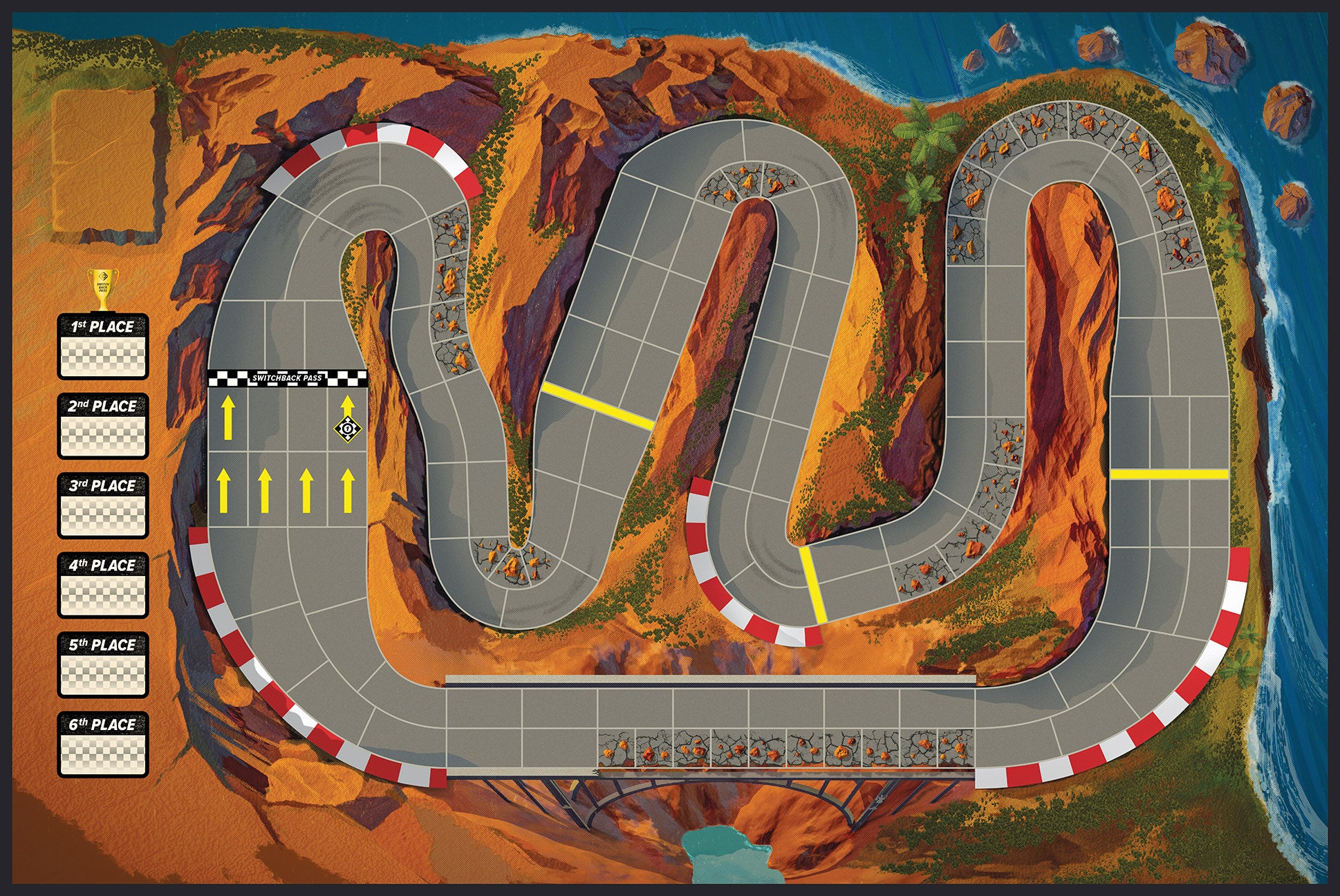Click the 4th Place podium slot
Viewport: 1340px width, 896px height.
(x=103, y=585)
